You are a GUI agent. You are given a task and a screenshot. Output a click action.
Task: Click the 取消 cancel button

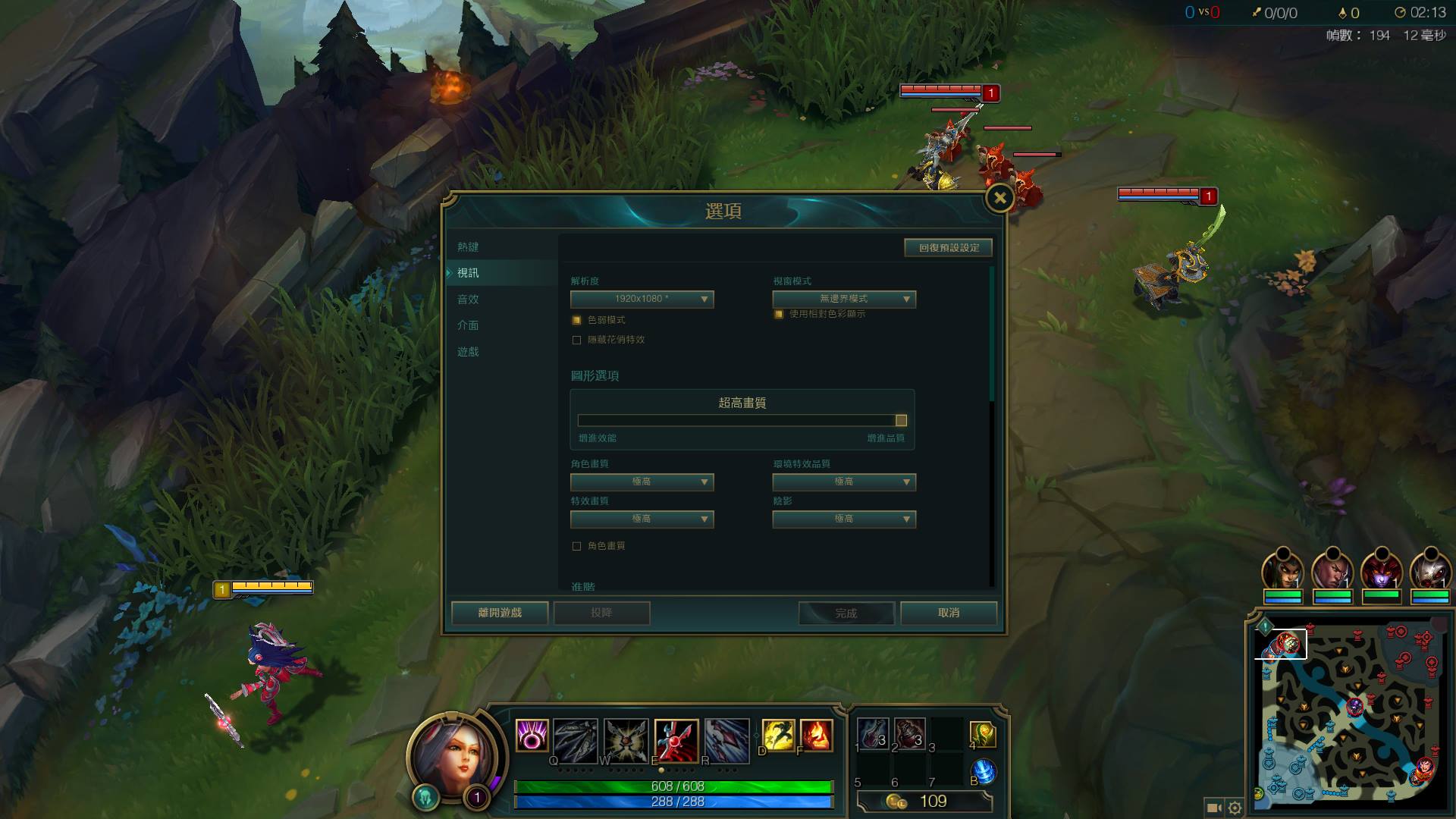coord(948,613)
